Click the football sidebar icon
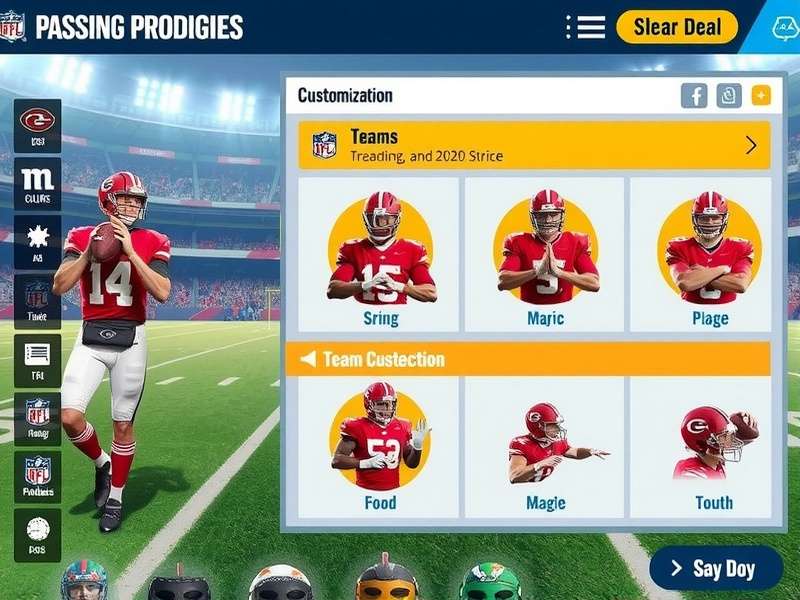 click(x=37, y=535)
